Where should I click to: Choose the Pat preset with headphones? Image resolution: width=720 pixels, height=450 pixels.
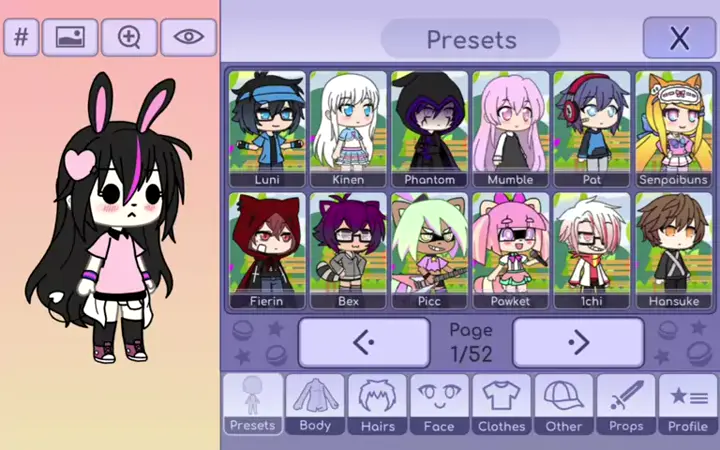coord(592,128)
